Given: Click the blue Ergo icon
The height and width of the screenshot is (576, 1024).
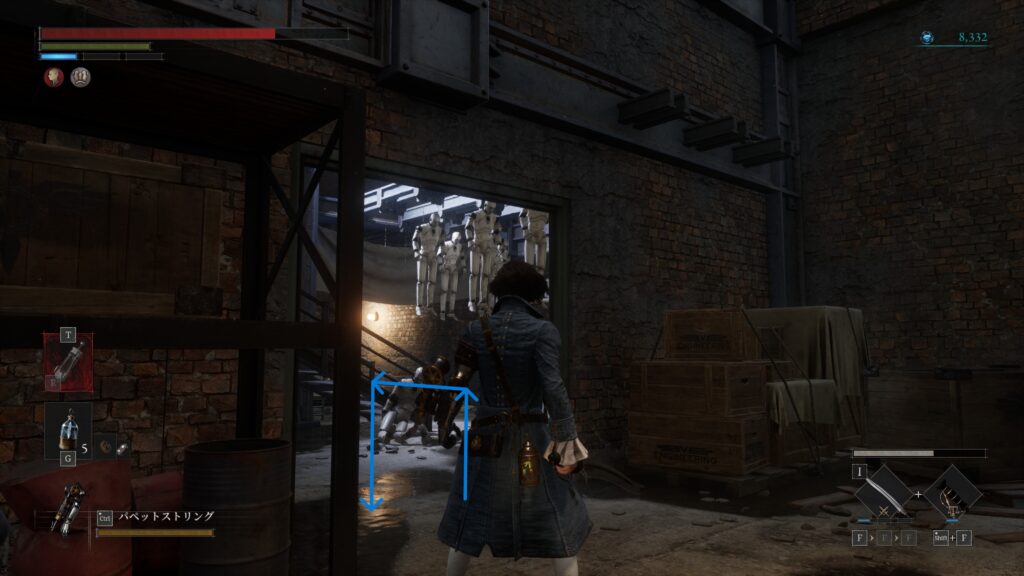Looking at the screenshot, I should pyautogui.click(x=929, y=38).
